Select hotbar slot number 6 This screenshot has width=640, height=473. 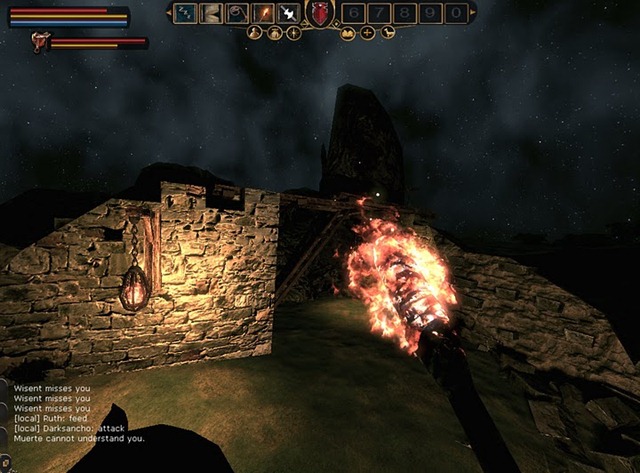352,13
